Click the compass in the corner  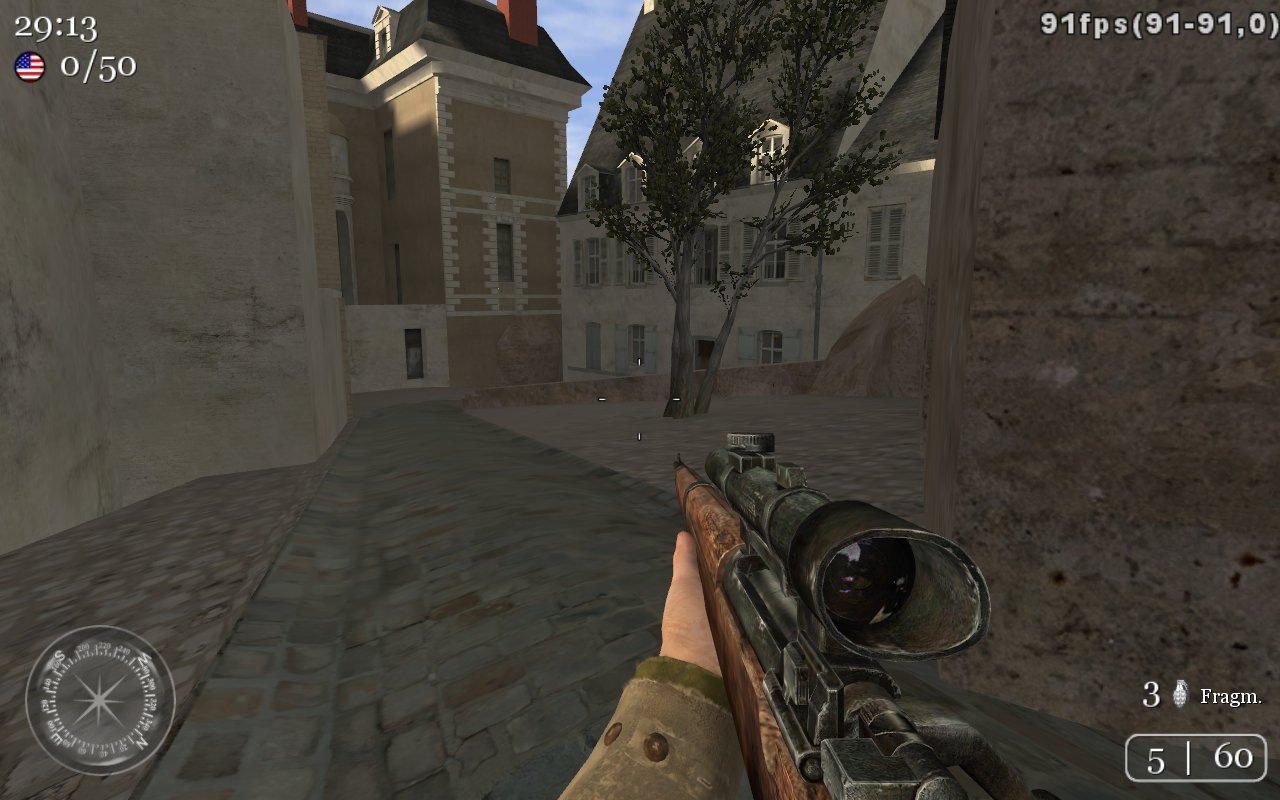coord(100,700)
